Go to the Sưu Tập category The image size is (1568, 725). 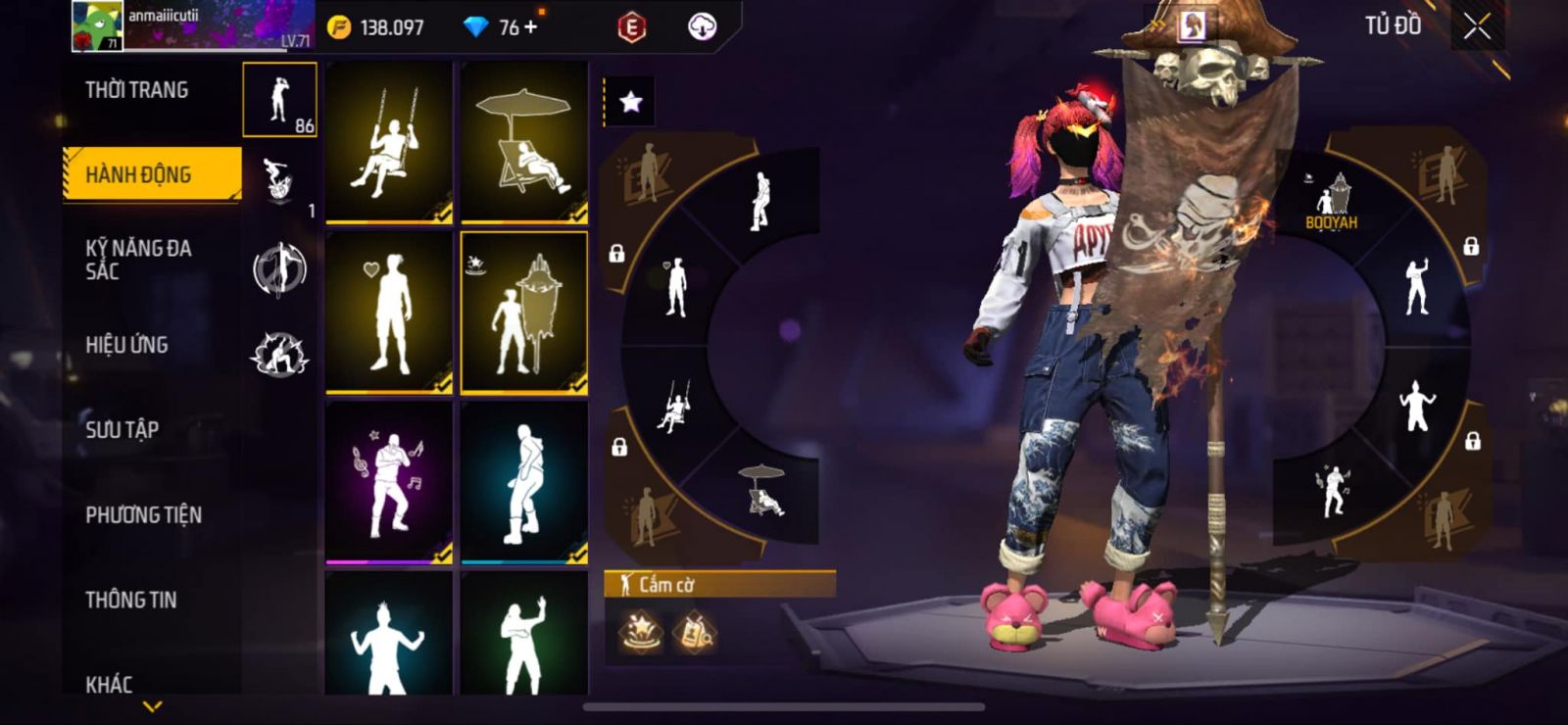pyautogui.click(x=122, y=429)
